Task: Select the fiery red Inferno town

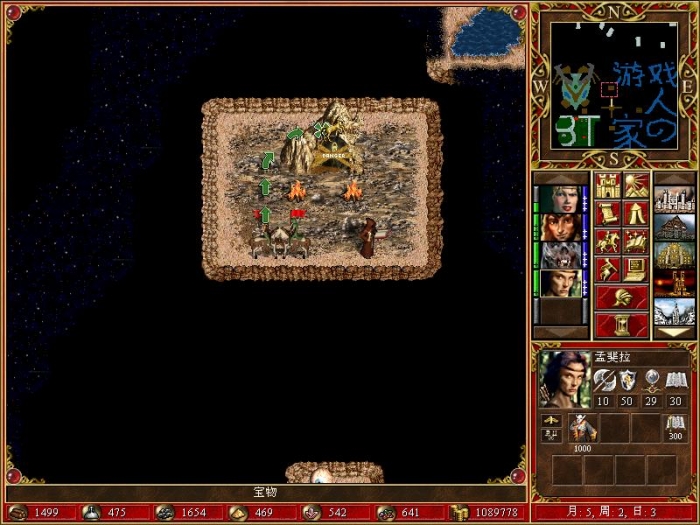Action: pyautogui.click(x=673, y=283)
